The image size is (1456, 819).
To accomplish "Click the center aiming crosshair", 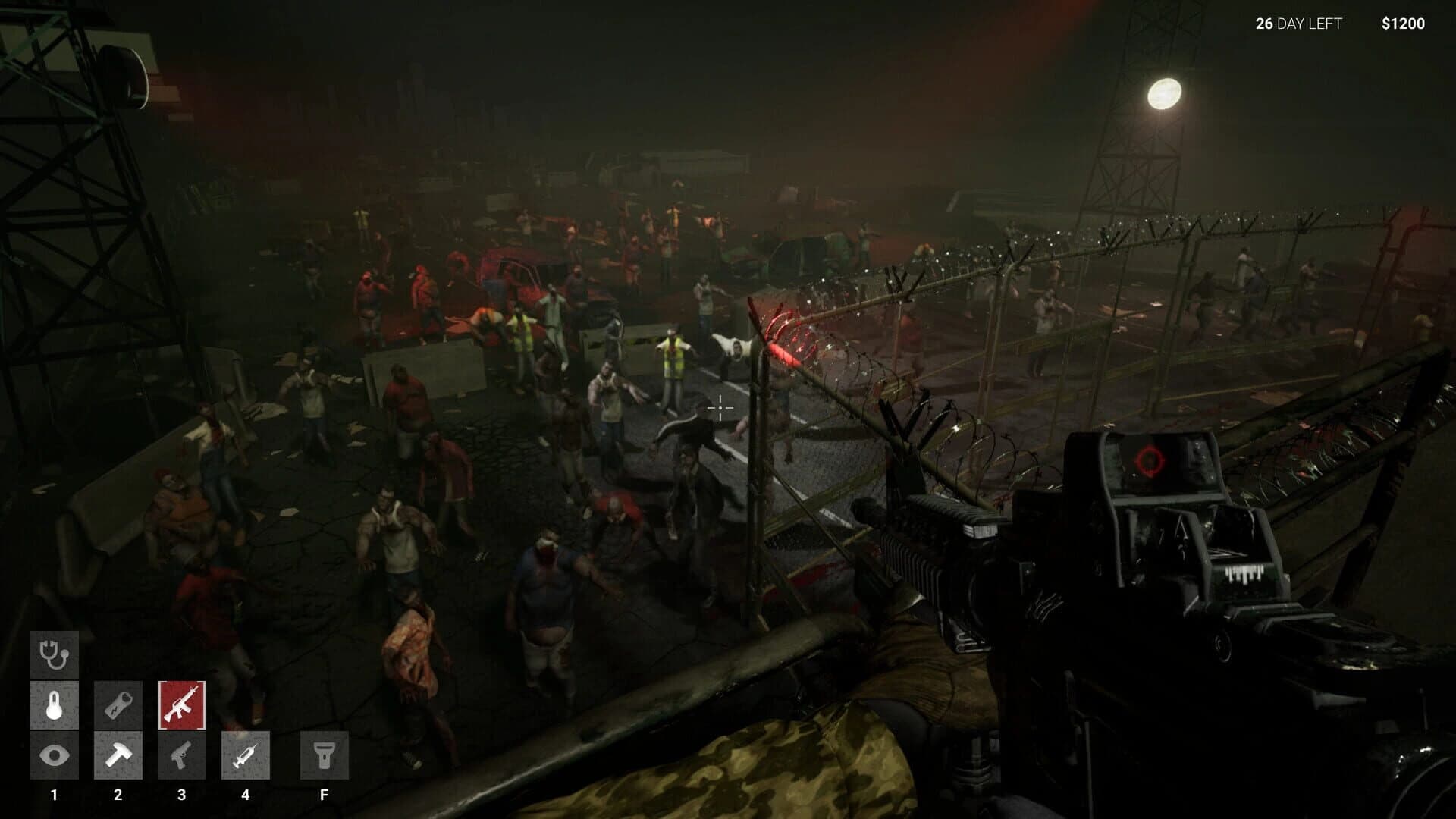I will pyautogui.click(x=719, y=408).
